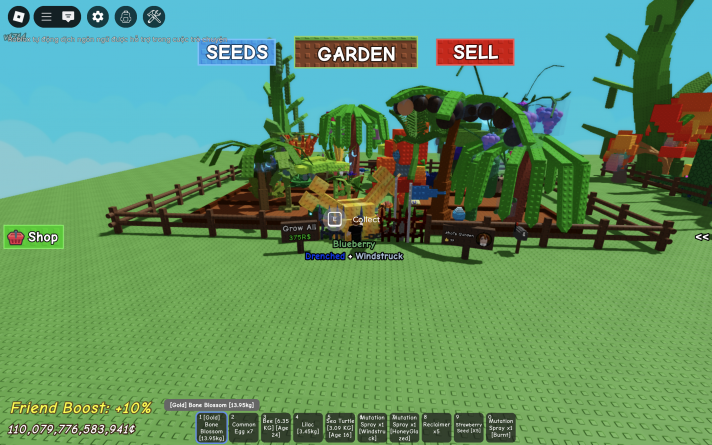The image size is (712, 445).
Task: Click the red Sell button
Action: click(475, 52)
